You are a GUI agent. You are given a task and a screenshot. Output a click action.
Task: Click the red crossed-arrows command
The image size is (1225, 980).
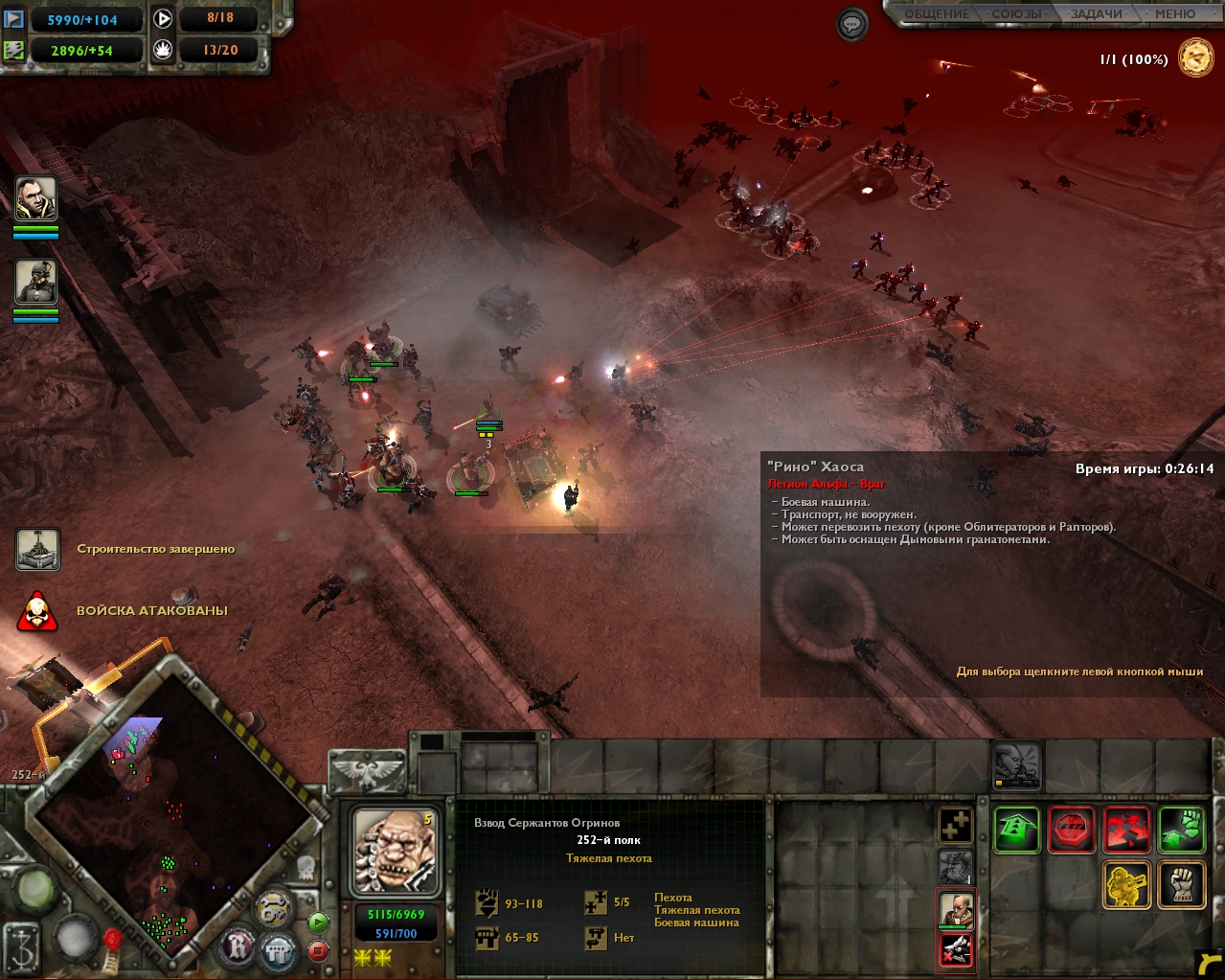click(x=1126, y=829)
